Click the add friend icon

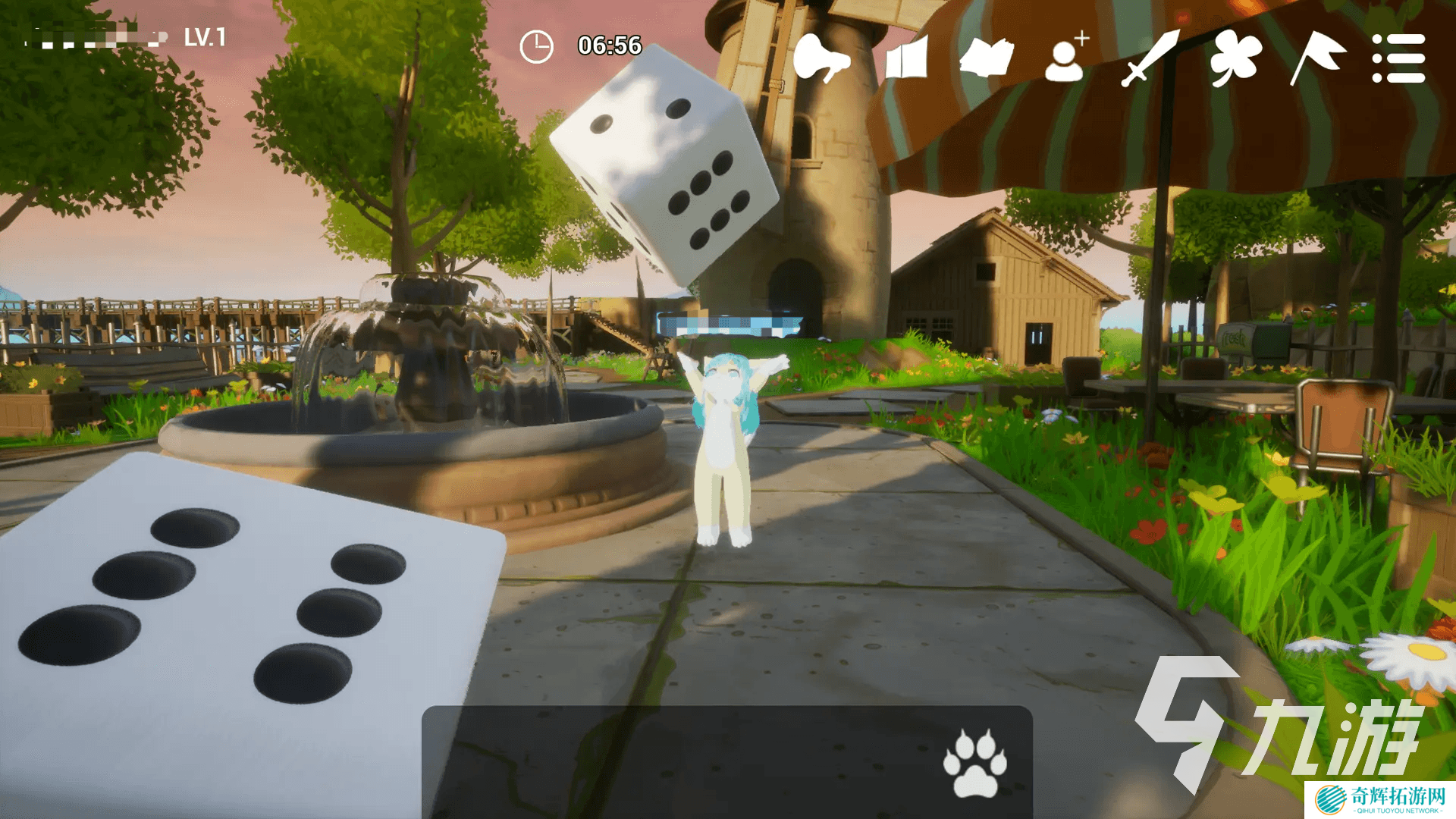1066,58
